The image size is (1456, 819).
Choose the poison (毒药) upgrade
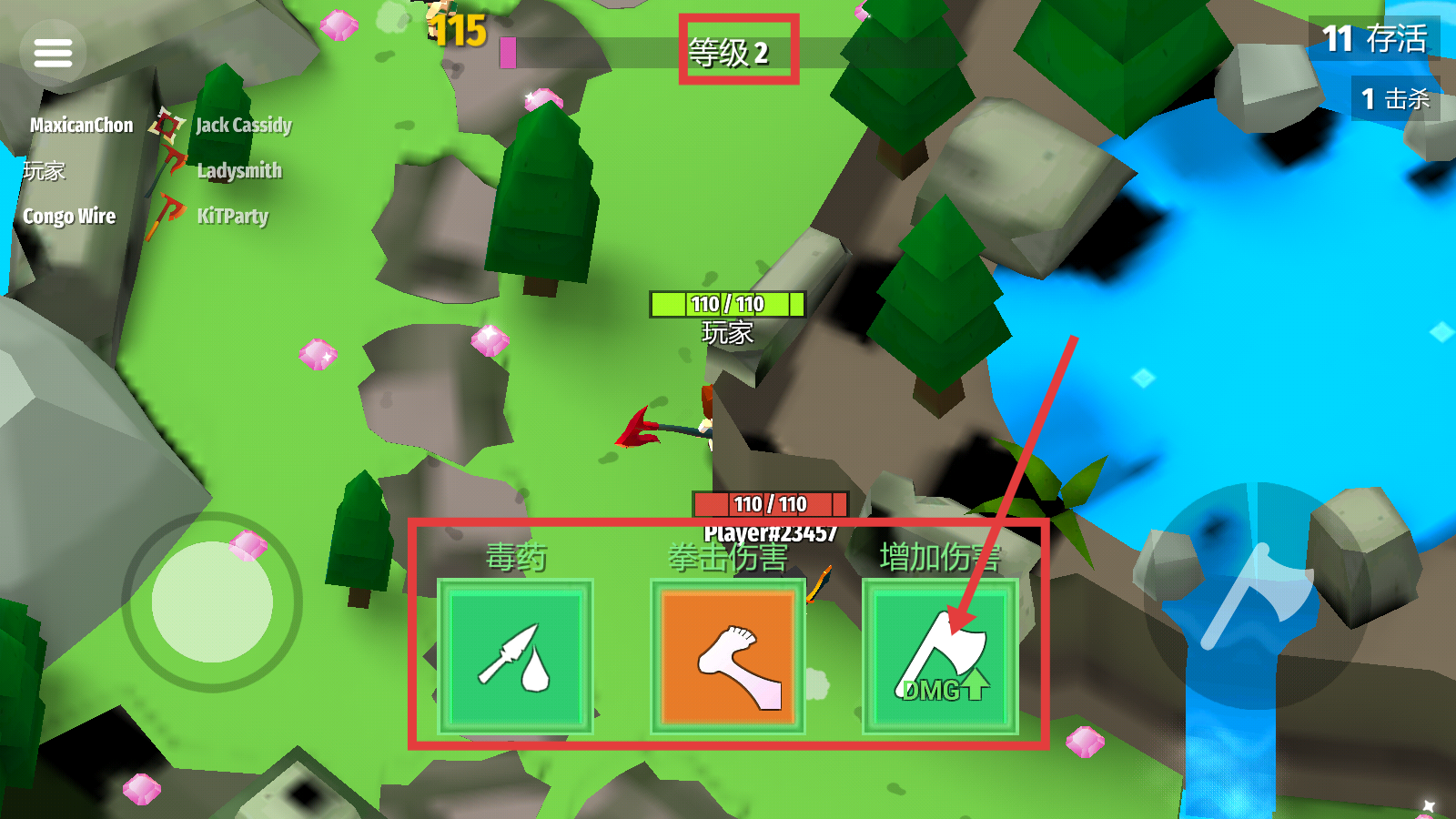coord(515,656)
